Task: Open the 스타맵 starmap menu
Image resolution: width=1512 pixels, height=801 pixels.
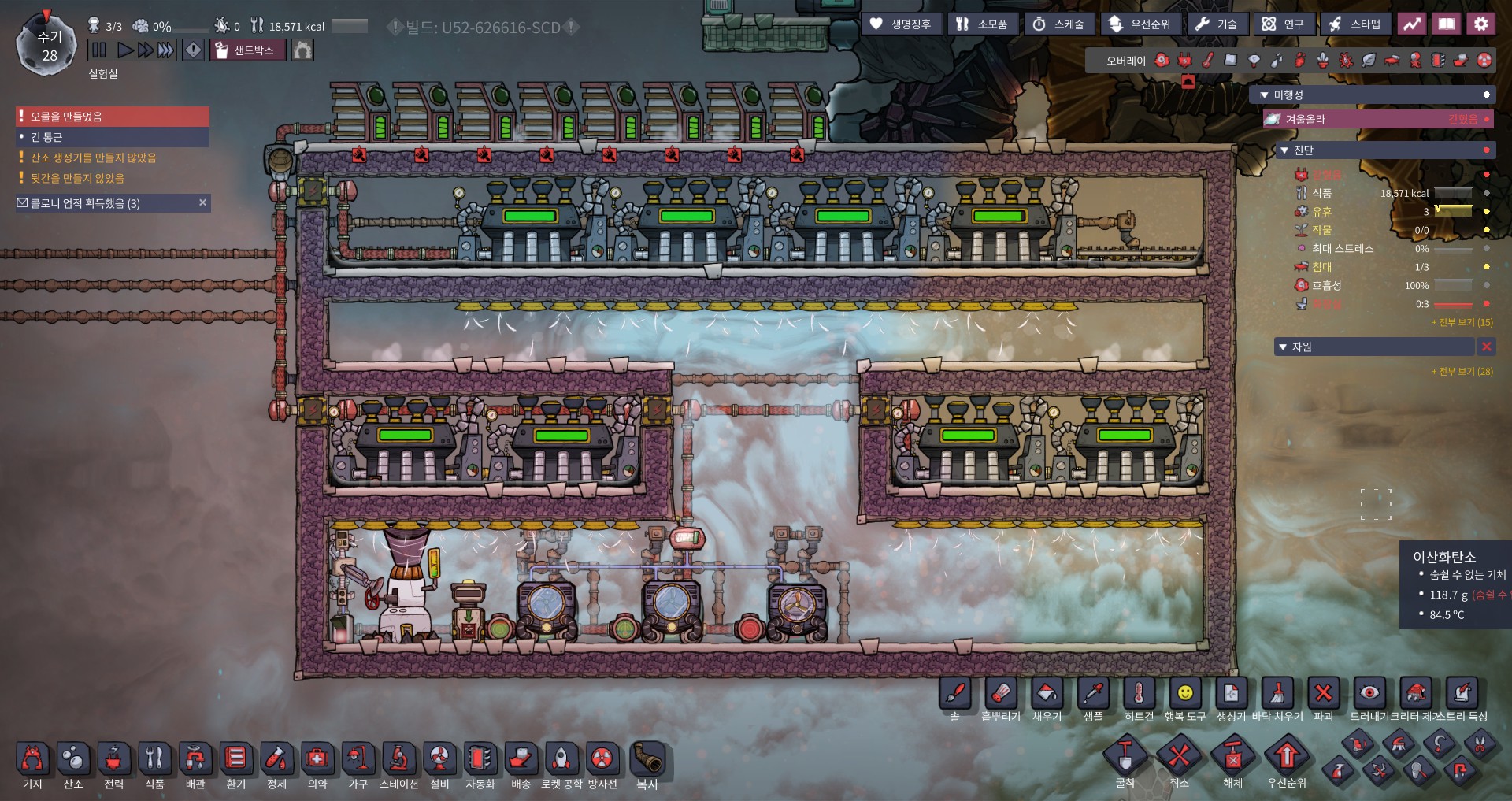Action: point(1354,24)
